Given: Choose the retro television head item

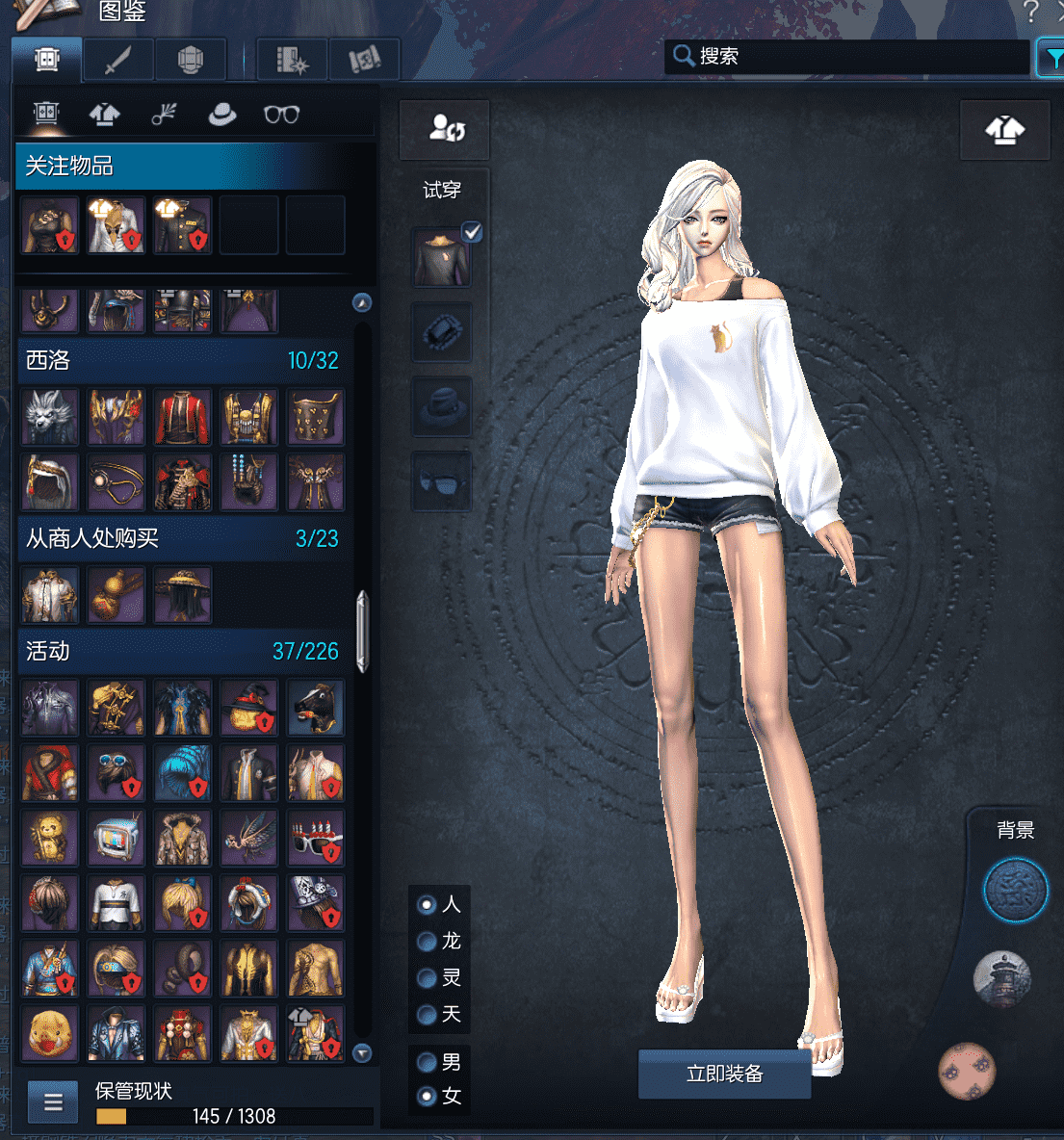Looking at the screenshot, I should coord(117,838).
